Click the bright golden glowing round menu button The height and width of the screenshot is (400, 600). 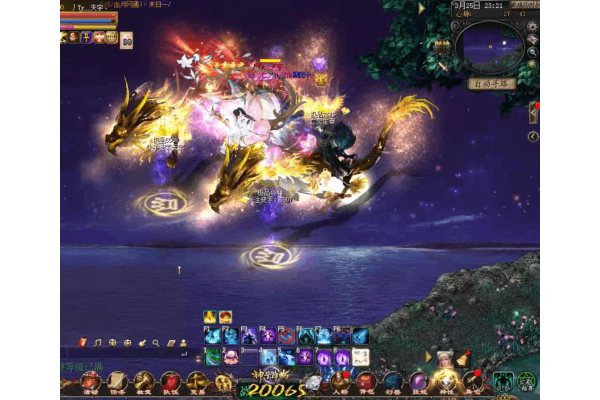click(445, 381)
